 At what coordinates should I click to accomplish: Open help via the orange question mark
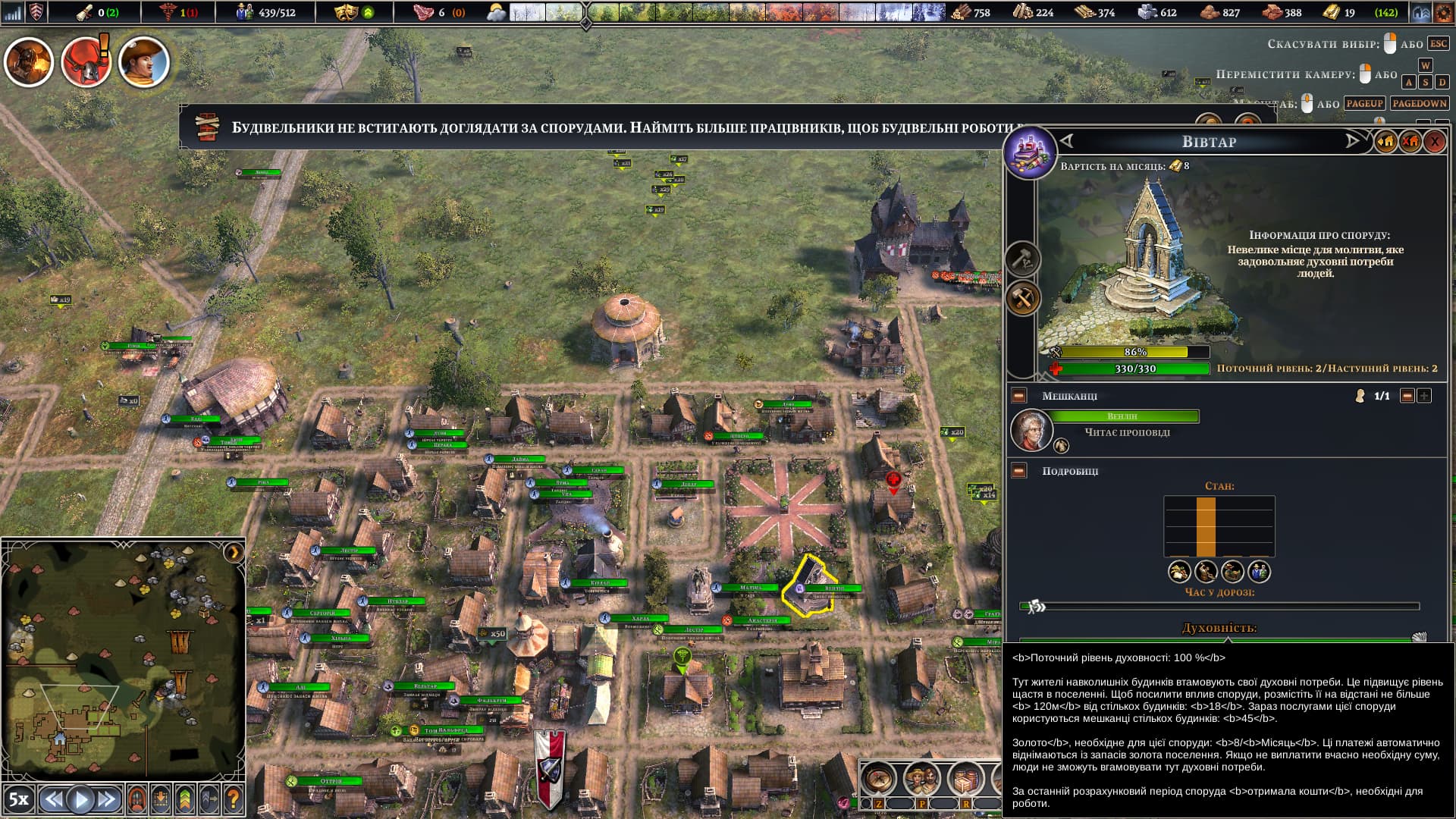234,799
